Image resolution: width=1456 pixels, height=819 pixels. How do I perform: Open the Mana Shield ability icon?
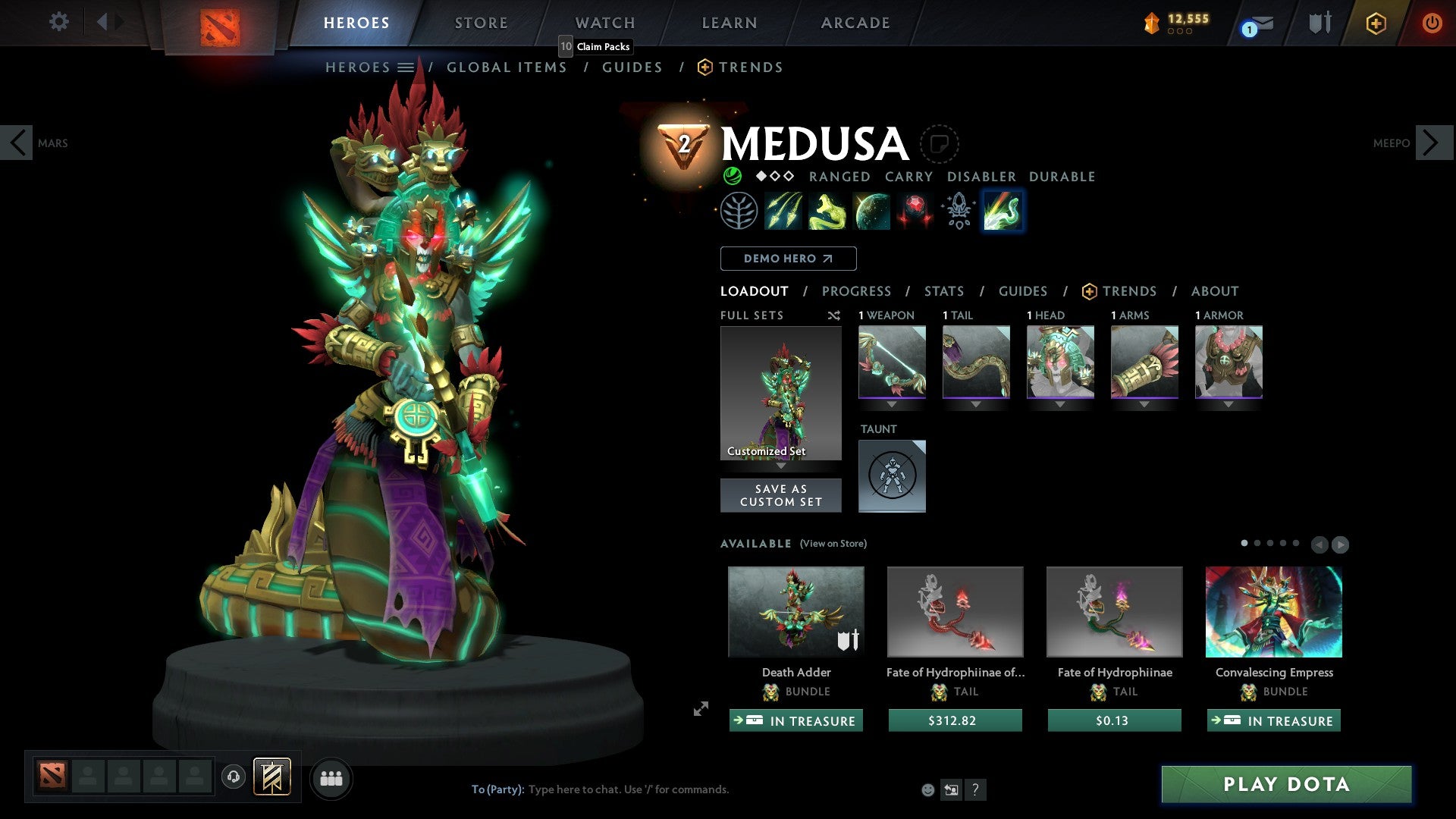tap(871, 211)
